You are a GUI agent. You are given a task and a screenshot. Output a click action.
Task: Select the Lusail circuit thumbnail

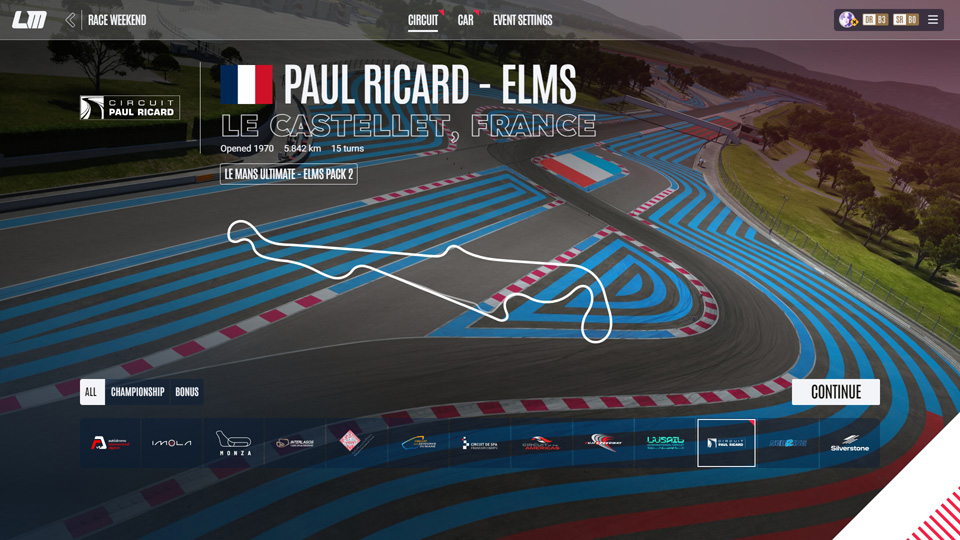point(664,443)
